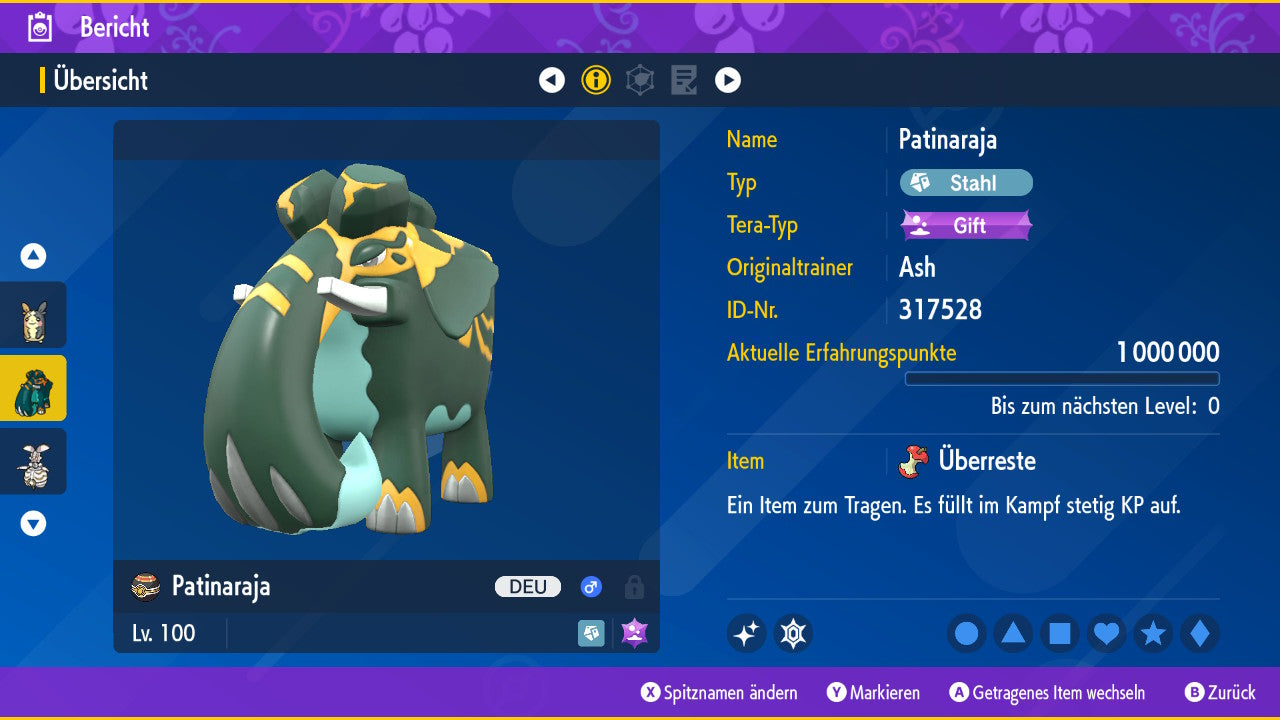Open the notes and memo tab

pyautogui.click(x=684, y=80)
